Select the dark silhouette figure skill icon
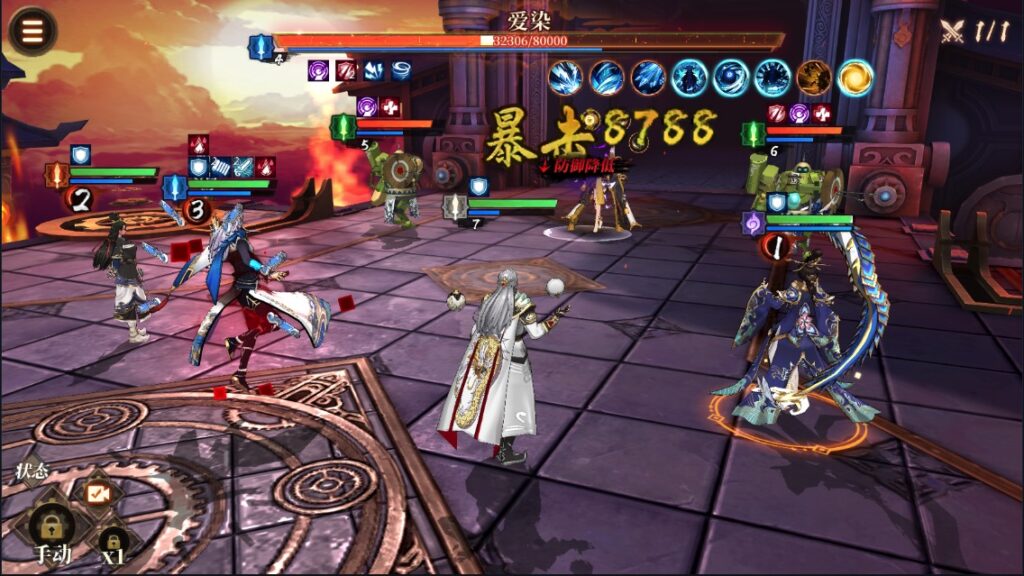The image size is (1024, 576). tap(690, 78)
